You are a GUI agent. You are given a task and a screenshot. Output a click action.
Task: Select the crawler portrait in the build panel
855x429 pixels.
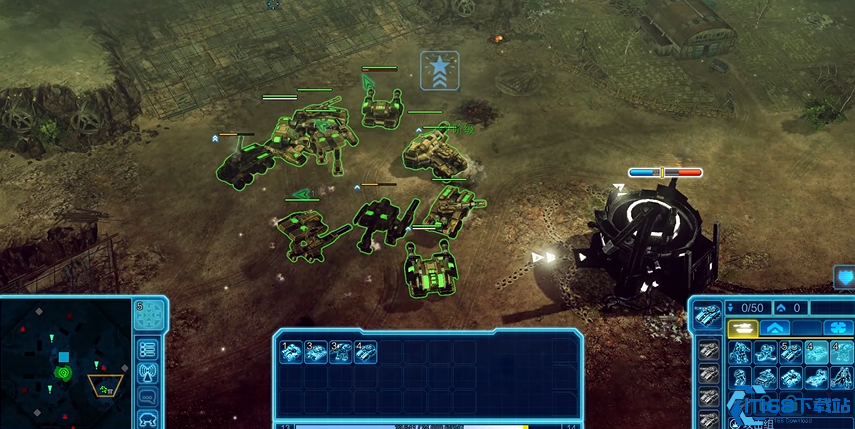coord(707,314)
